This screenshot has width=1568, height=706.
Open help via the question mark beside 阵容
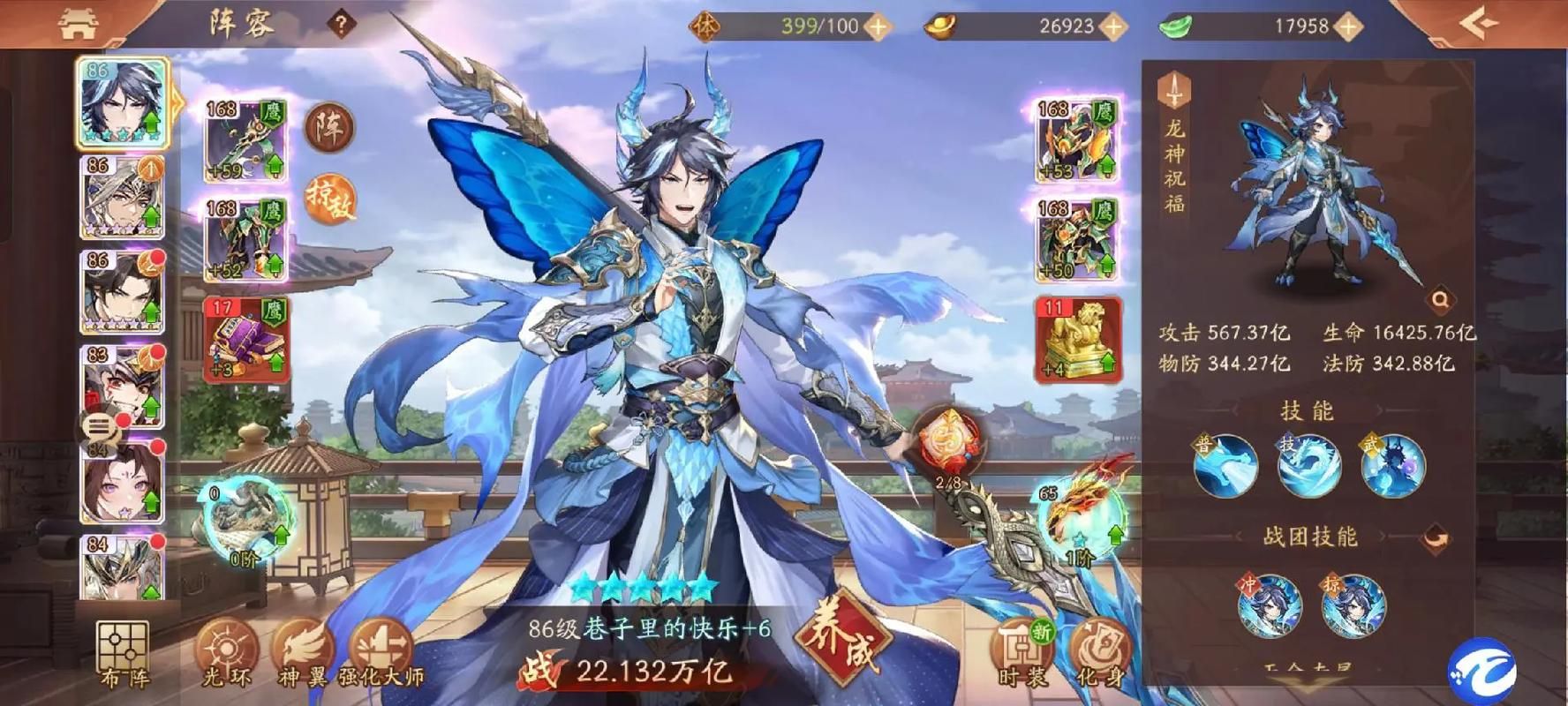343,22
